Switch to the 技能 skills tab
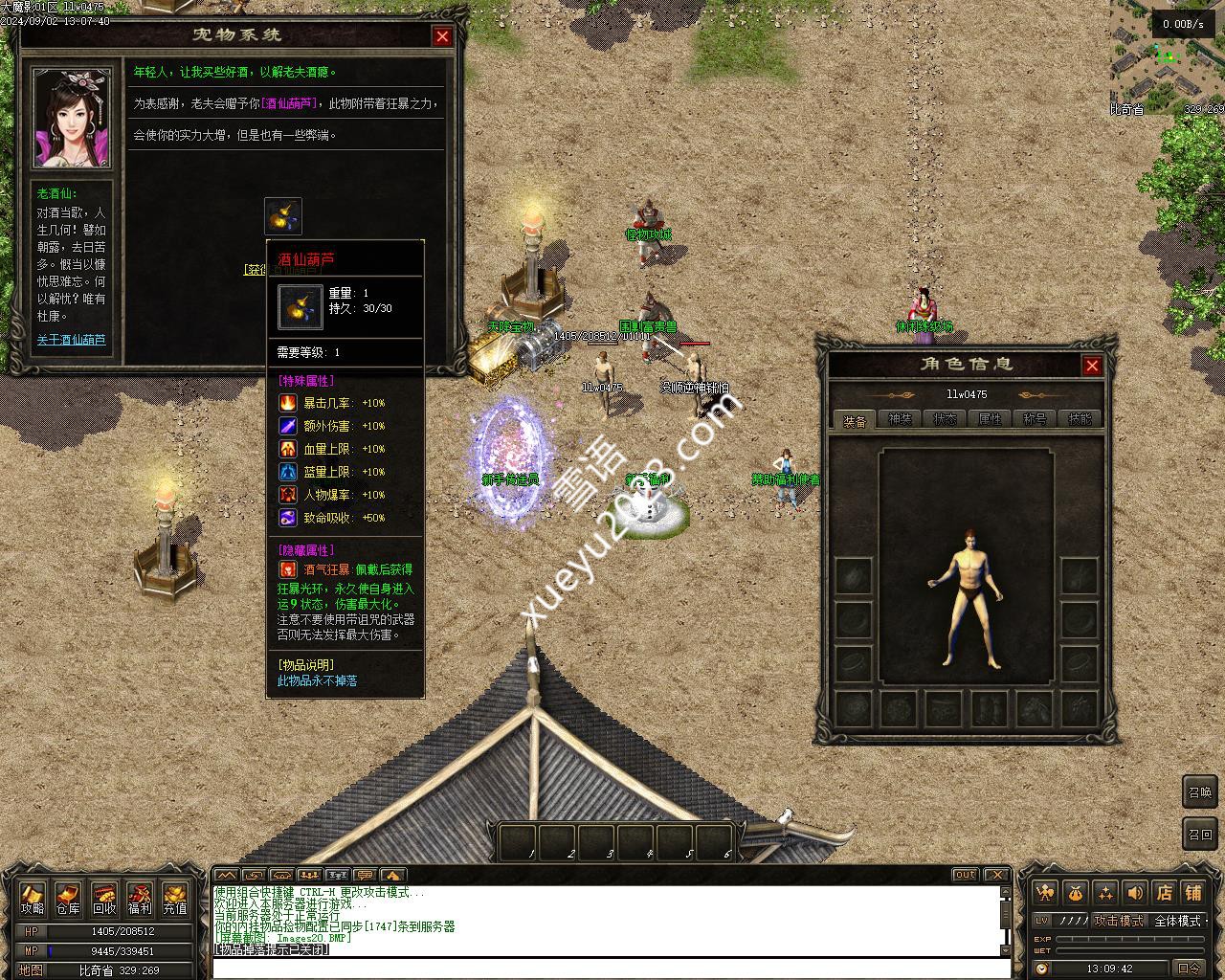Viewport: 1225px width, 980px height. pyautogui.click(x=1079, y=419)
